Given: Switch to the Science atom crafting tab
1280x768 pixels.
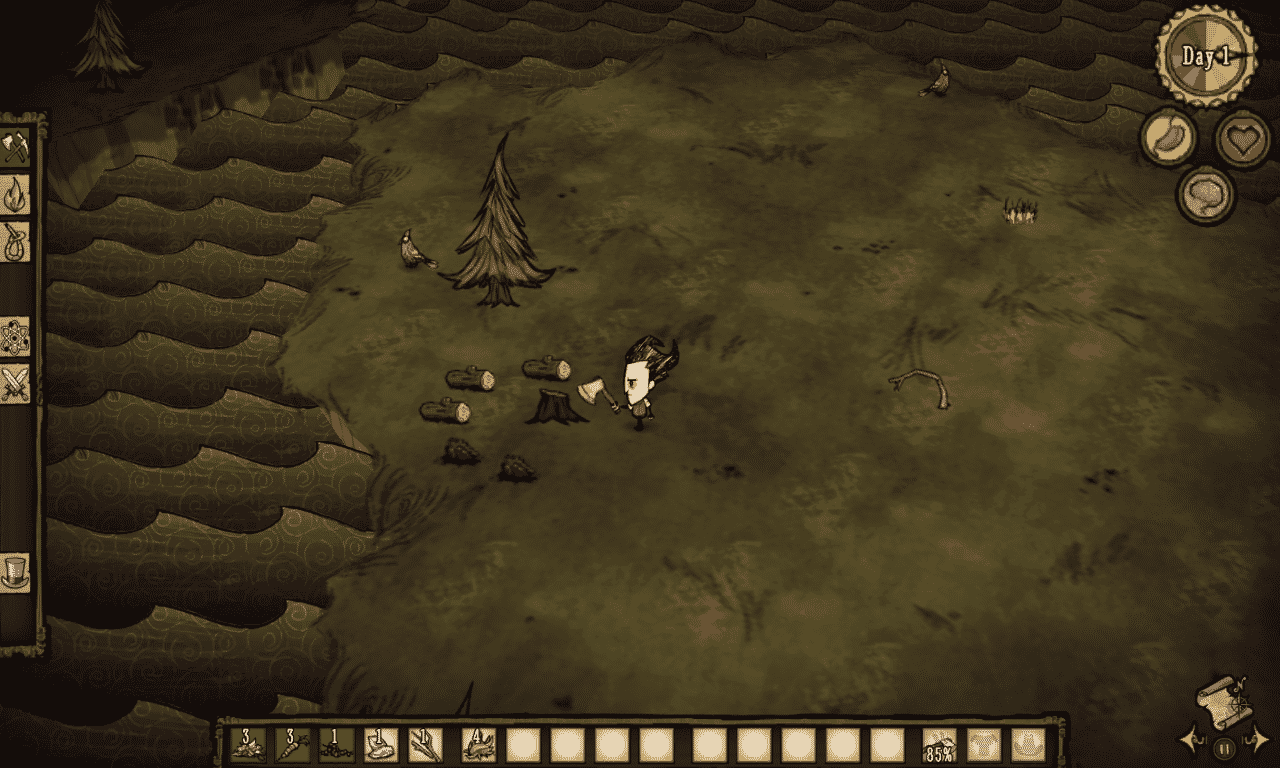Looking at the screenshot, I should tap(16, 336).
